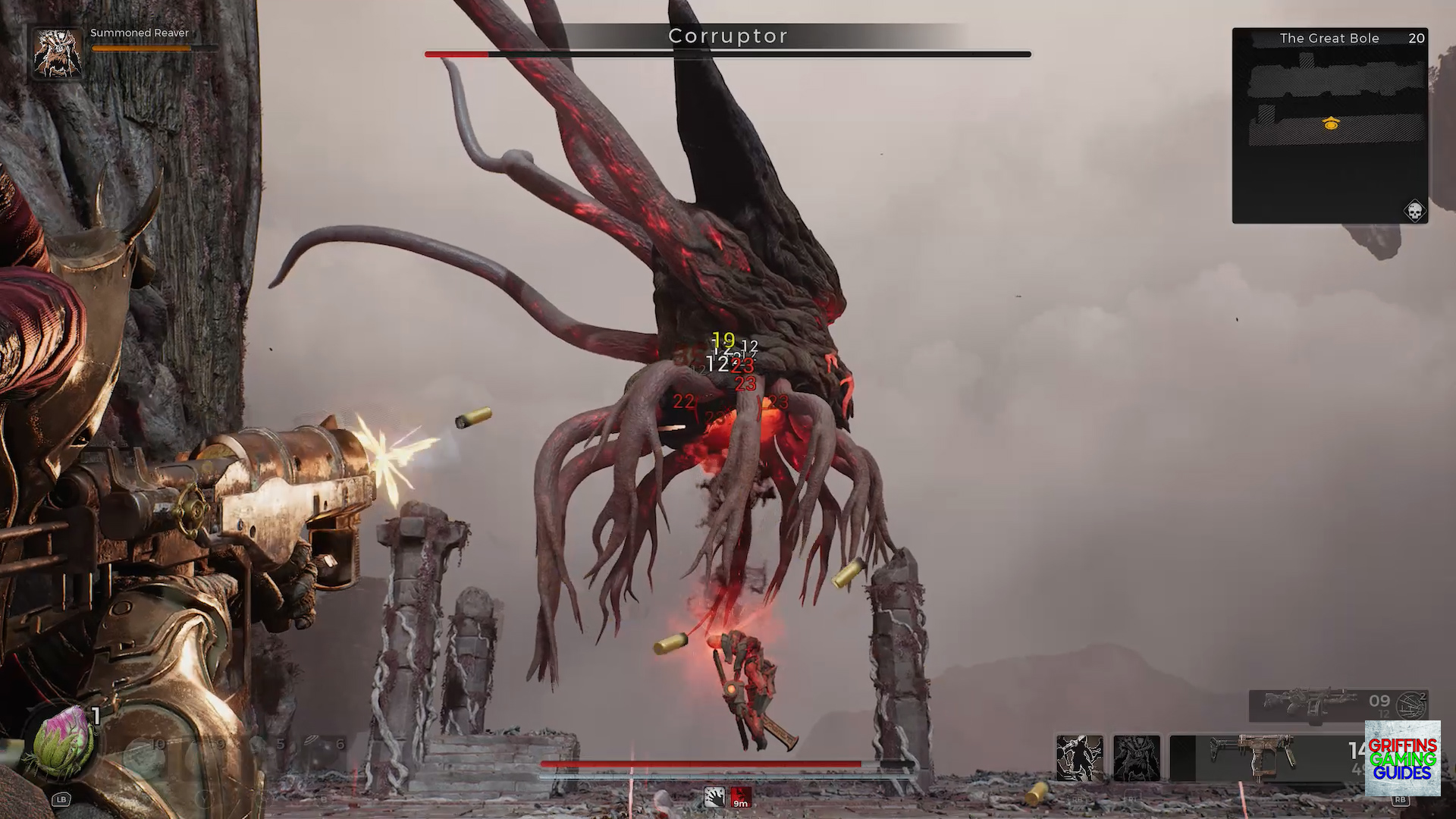Click the Summoned Reaver name label

139,33
